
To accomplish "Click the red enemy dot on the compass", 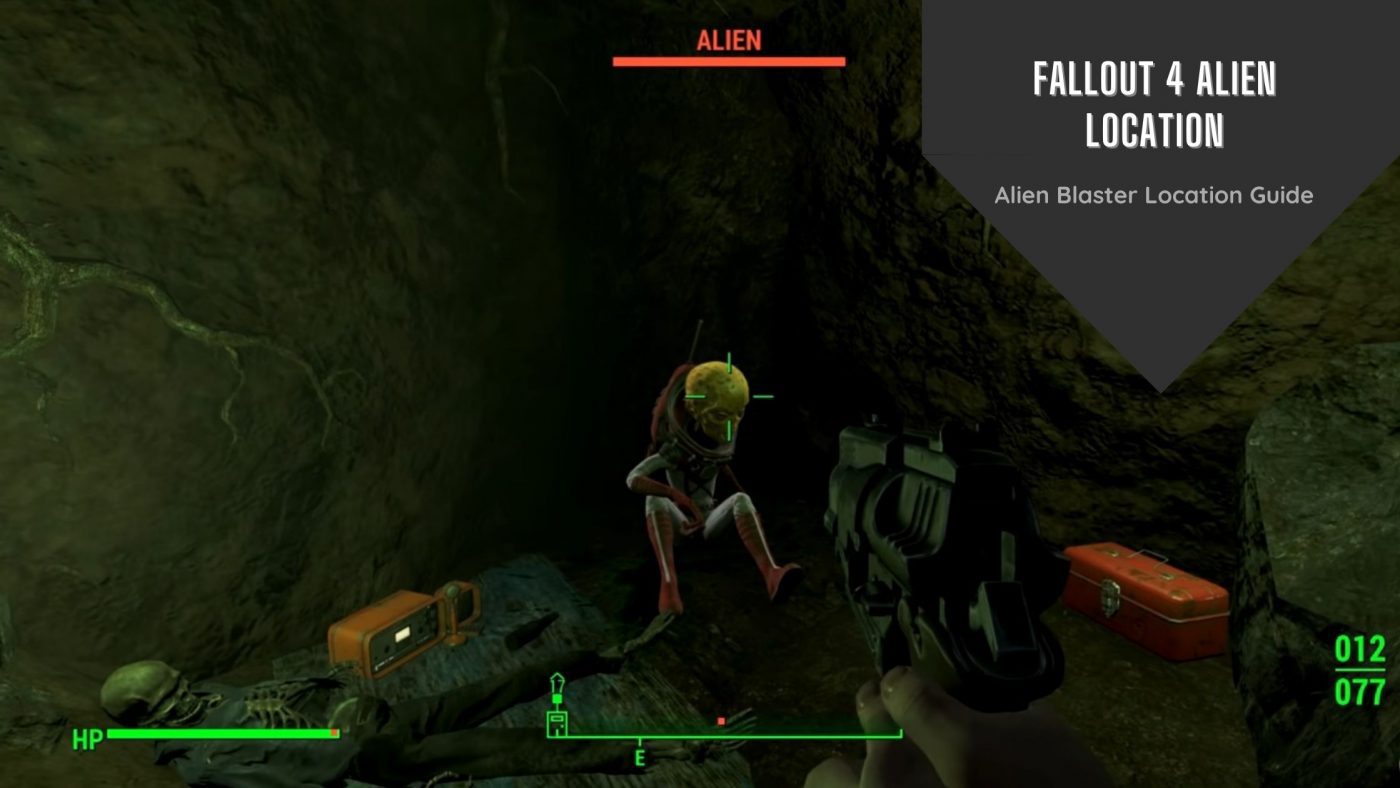I will [x=721, y=721].
